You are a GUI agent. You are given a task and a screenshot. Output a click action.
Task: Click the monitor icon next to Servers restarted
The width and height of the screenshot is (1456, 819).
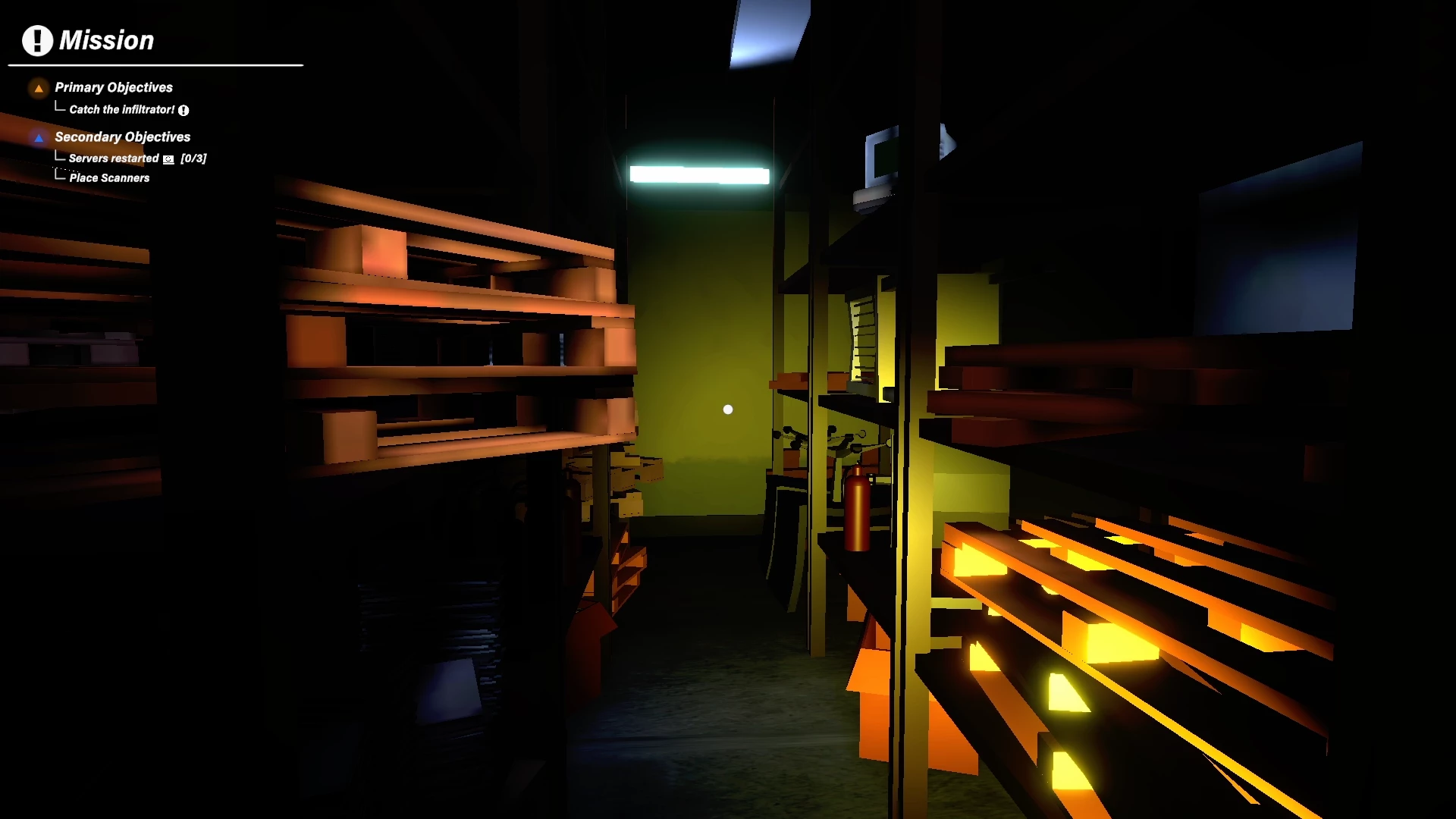[x=168, y=159]
